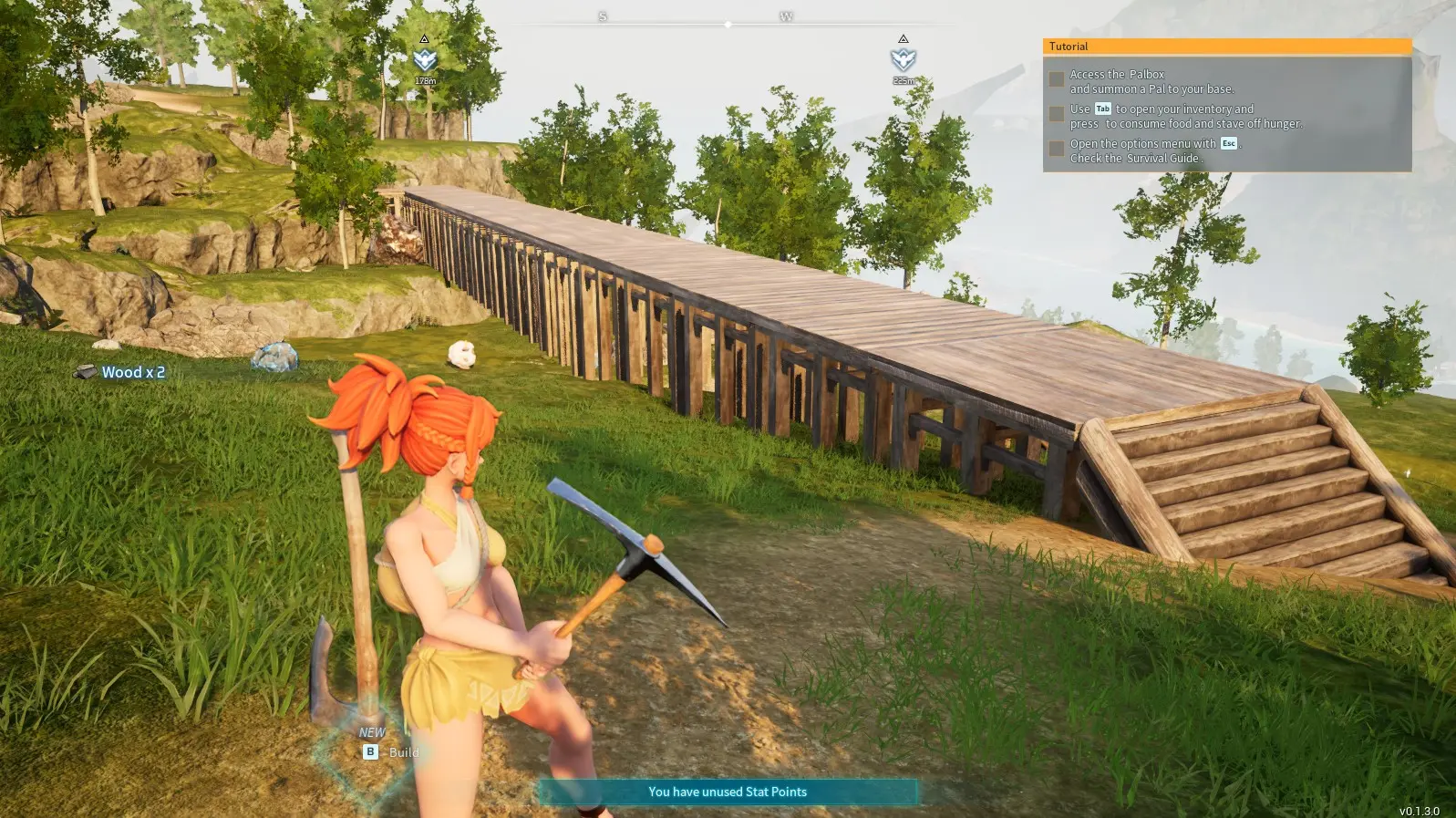This screenshot has height=818, width=1456.
Task: Check the inventory hunger tutorial checkbox
Action: pyautogui.click(x=1058, y=114)
